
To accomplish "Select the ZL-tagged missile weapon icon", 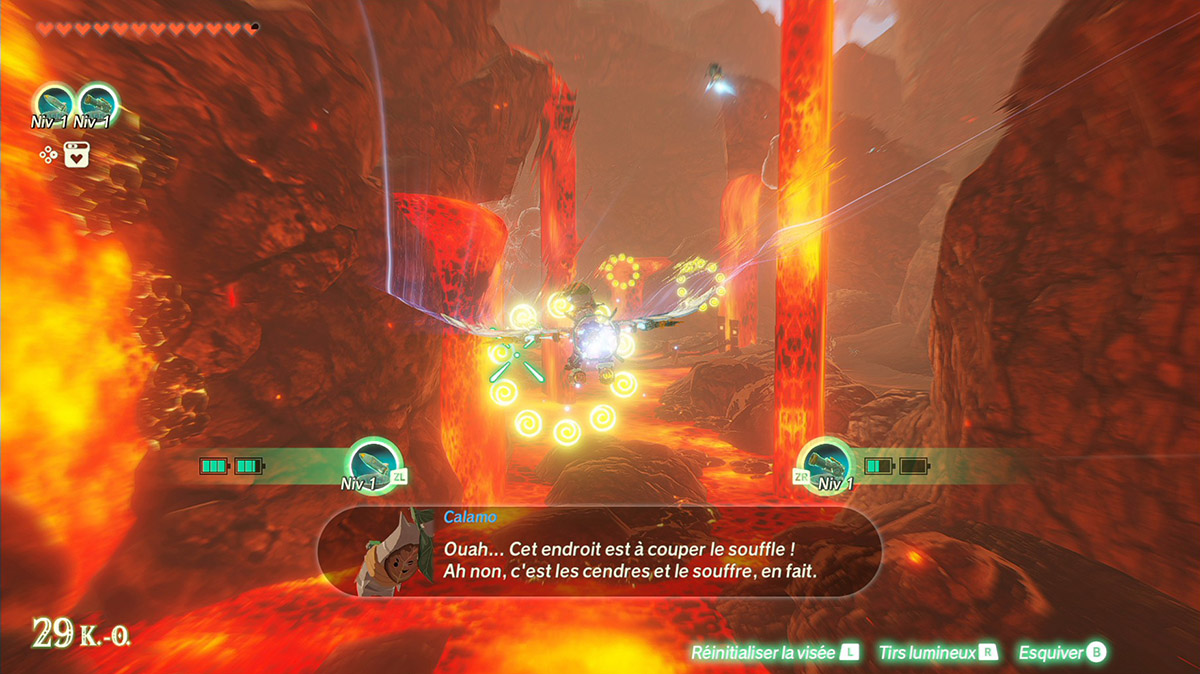I will coord(371,464).
